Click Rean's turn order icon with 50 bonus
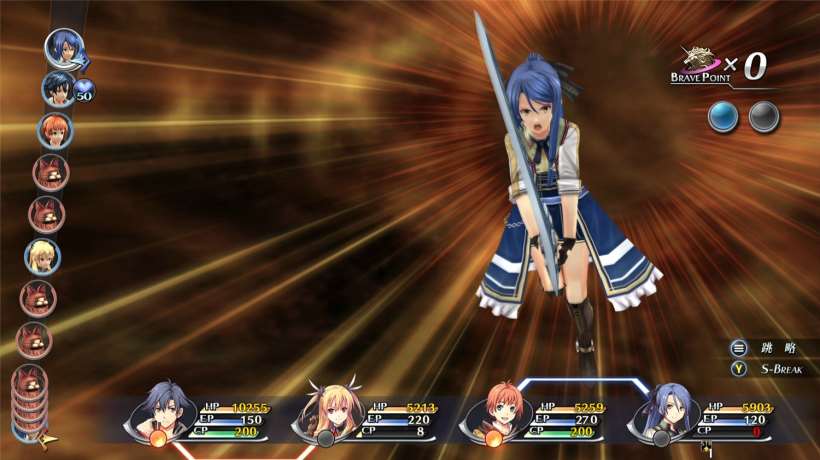 57,89
